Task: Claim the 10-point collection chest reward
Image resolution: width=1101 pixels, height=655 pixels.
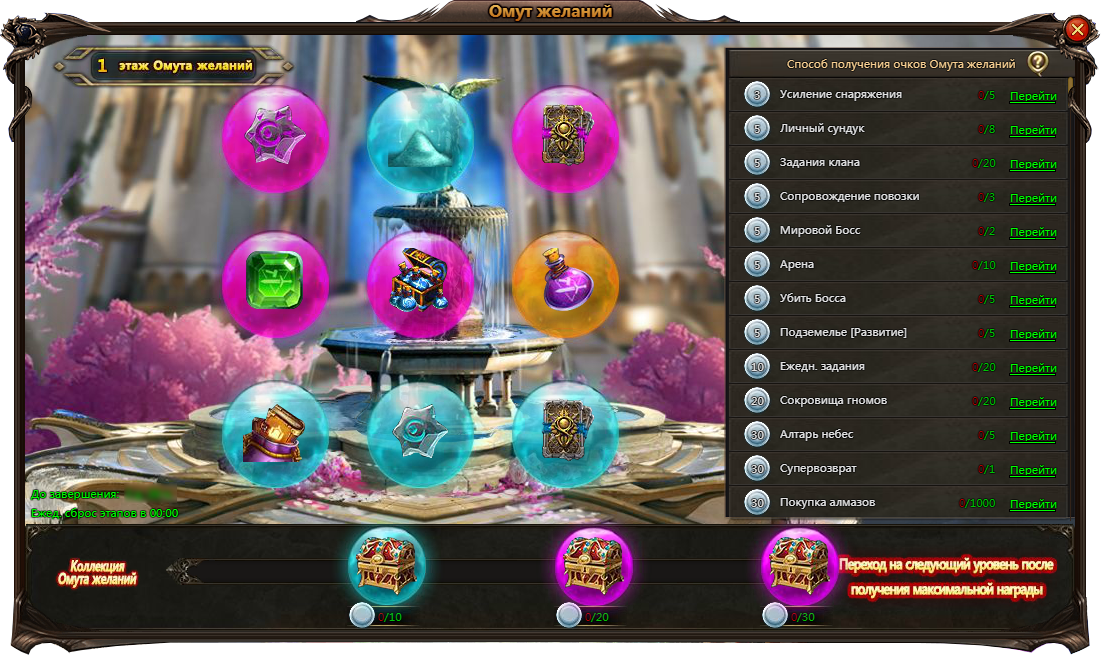Action: [386, 565]
